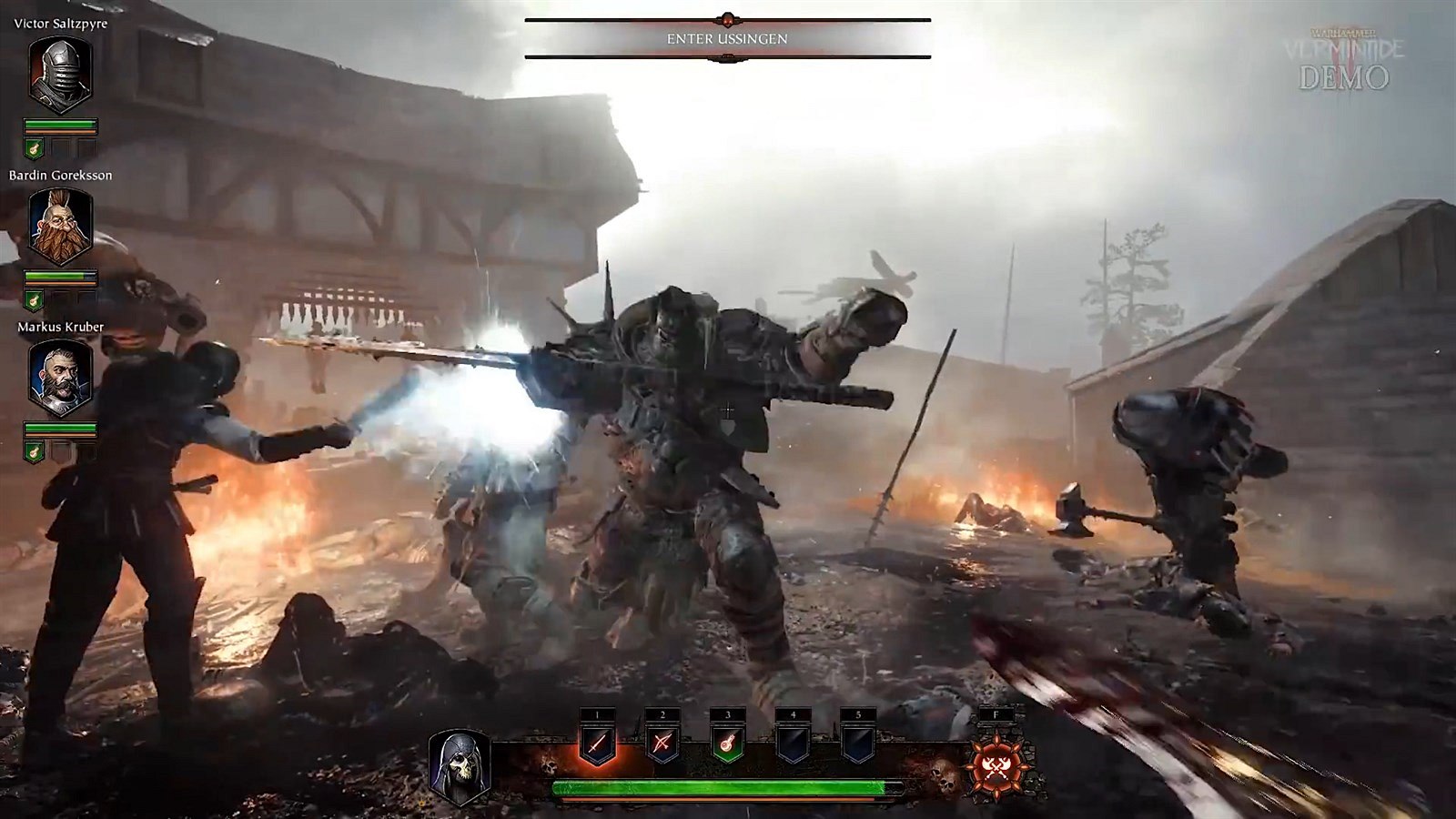This screenshot has width=1456, height=819.
Task: Click Bardin Goreksson's portrait
Action: [60, 227]
